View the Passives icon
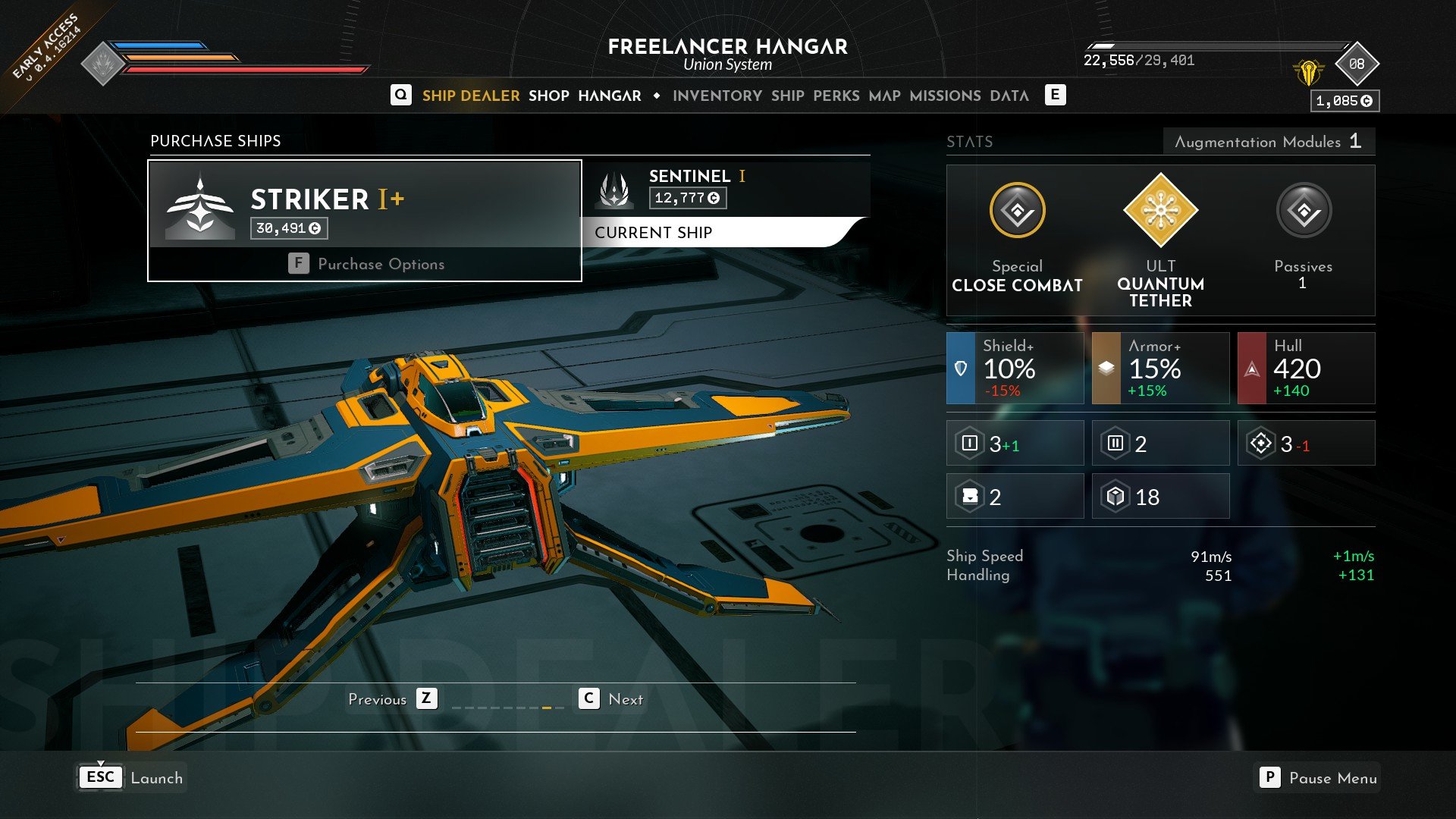 (x=1303, y=210)
